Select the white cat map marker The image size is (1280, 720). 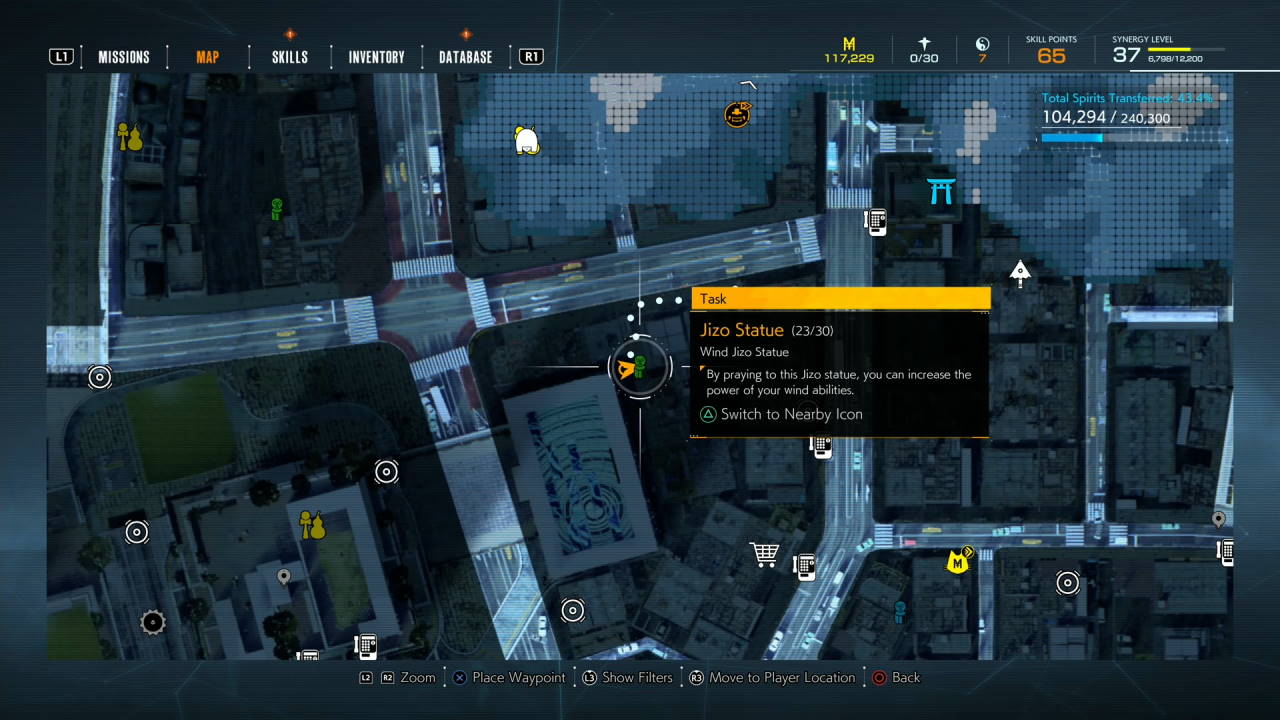(526, 140)
